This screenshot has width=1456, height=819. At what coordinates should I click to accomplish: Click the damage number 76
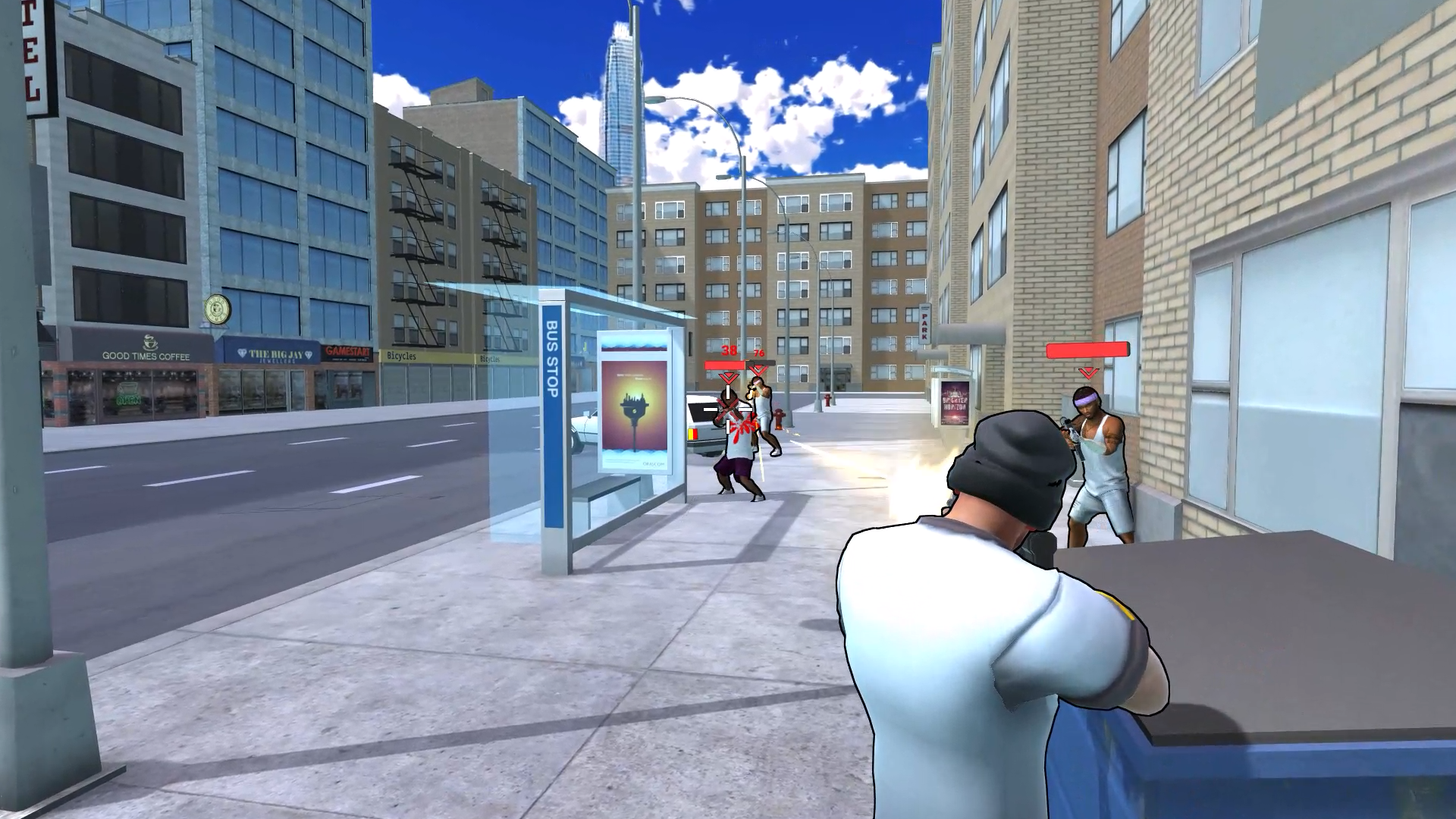[758, 353]
